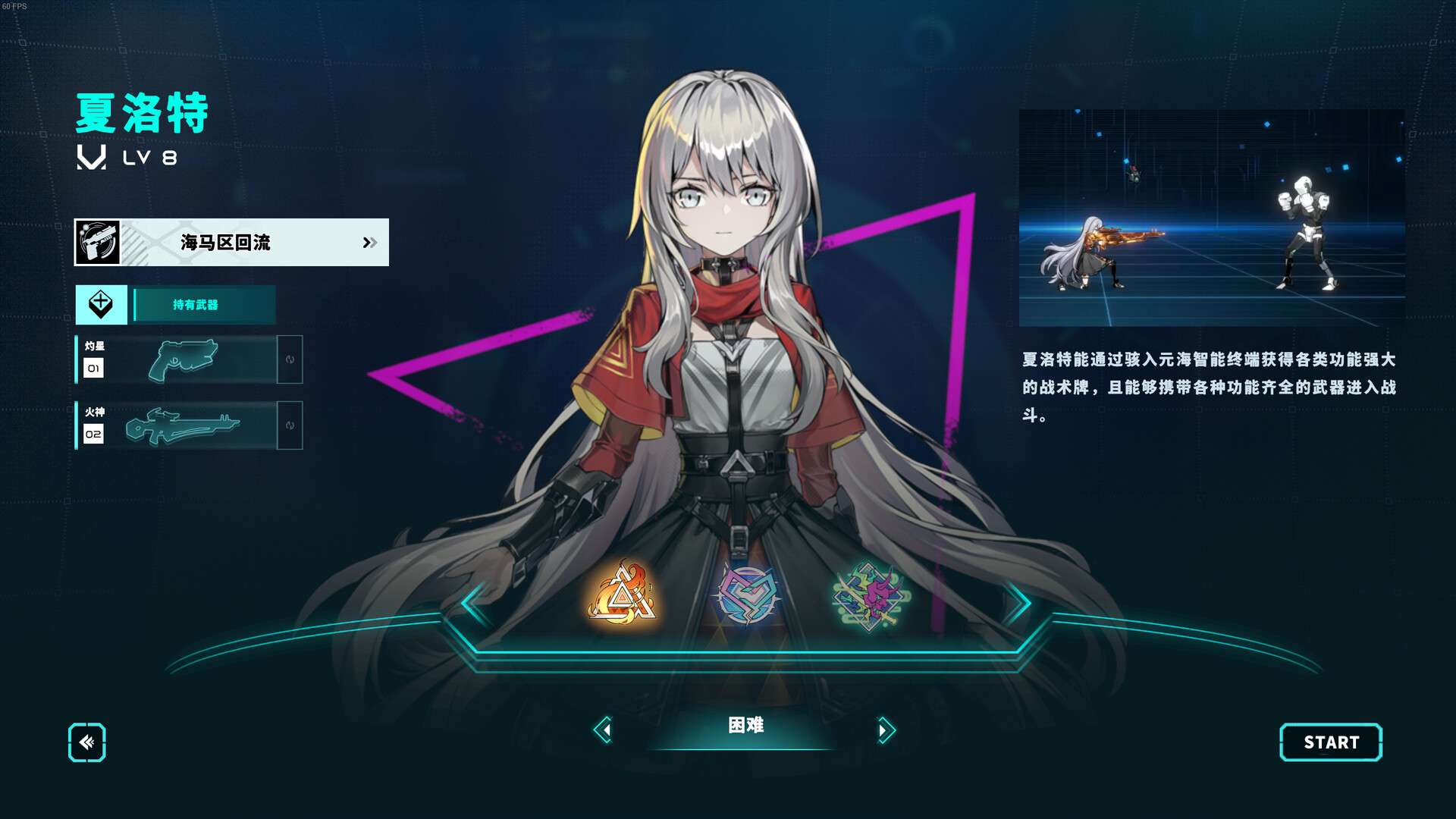1456x819 pixels.
Task: Lower difficulty with arrow left of 困难
Action: 604,730
